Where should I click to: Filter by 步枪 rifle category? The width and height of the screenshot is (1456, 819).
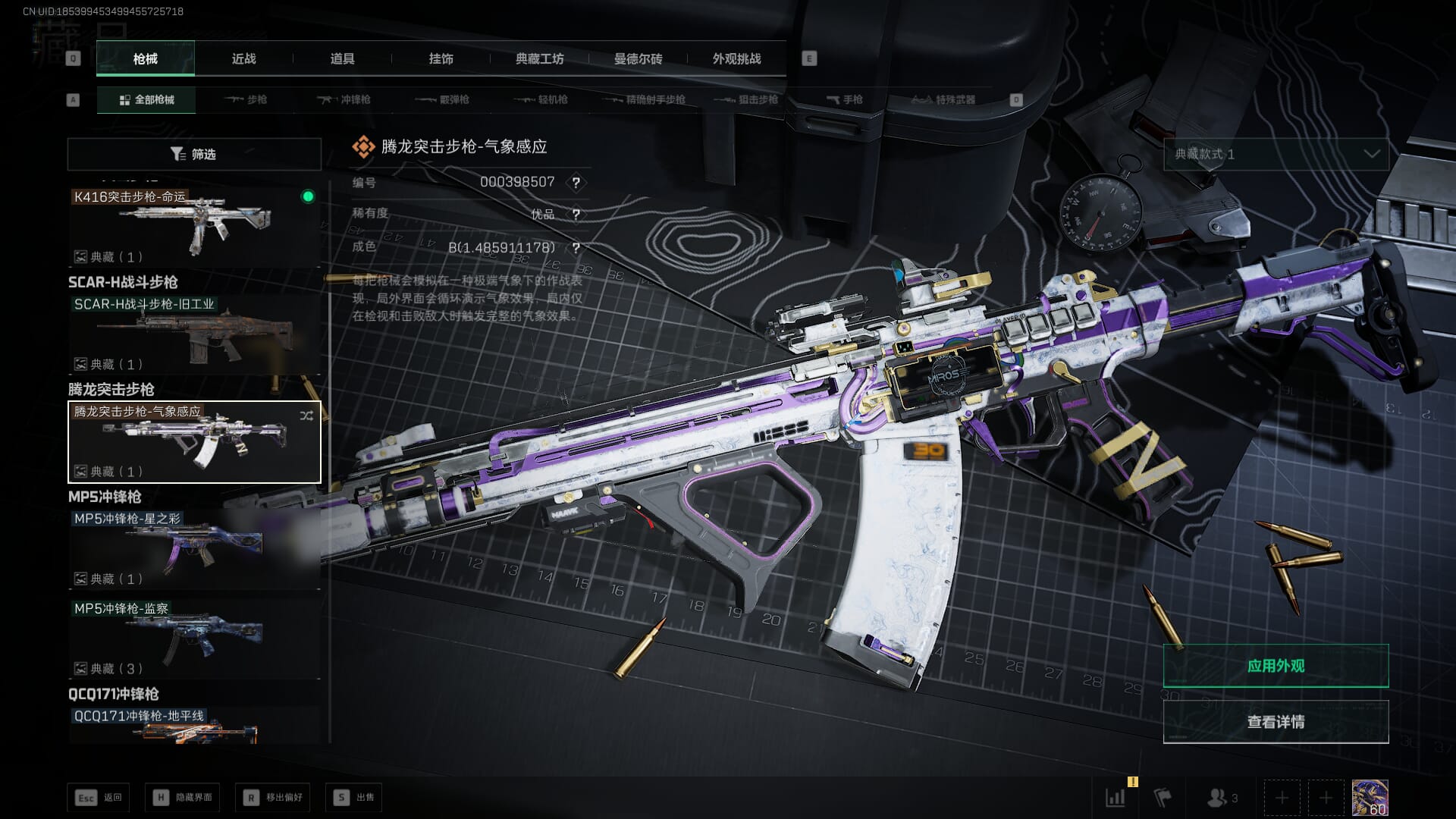(246, 99)
